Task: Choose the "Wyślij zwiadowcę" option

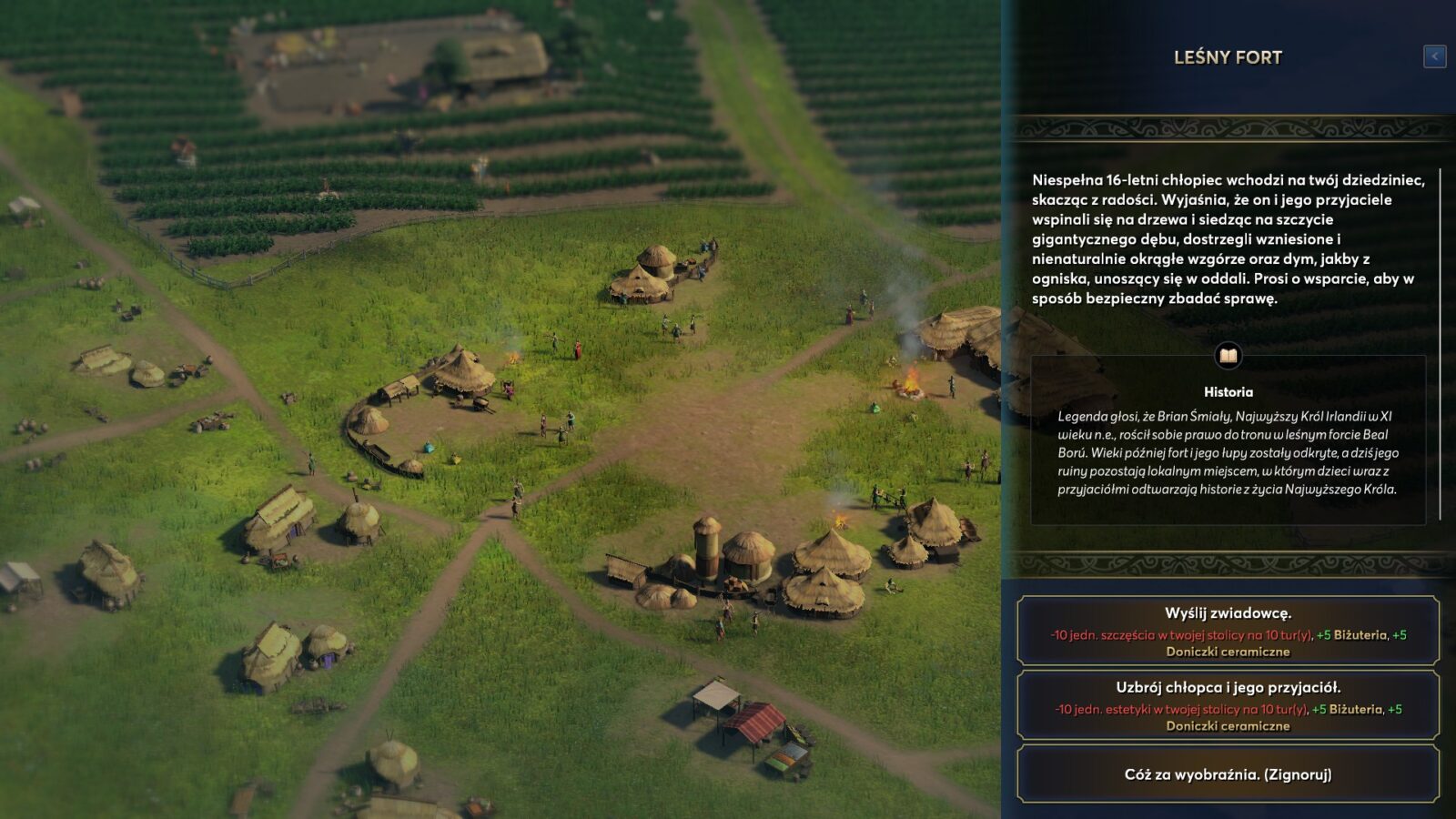Action: tap(1228, 631)
